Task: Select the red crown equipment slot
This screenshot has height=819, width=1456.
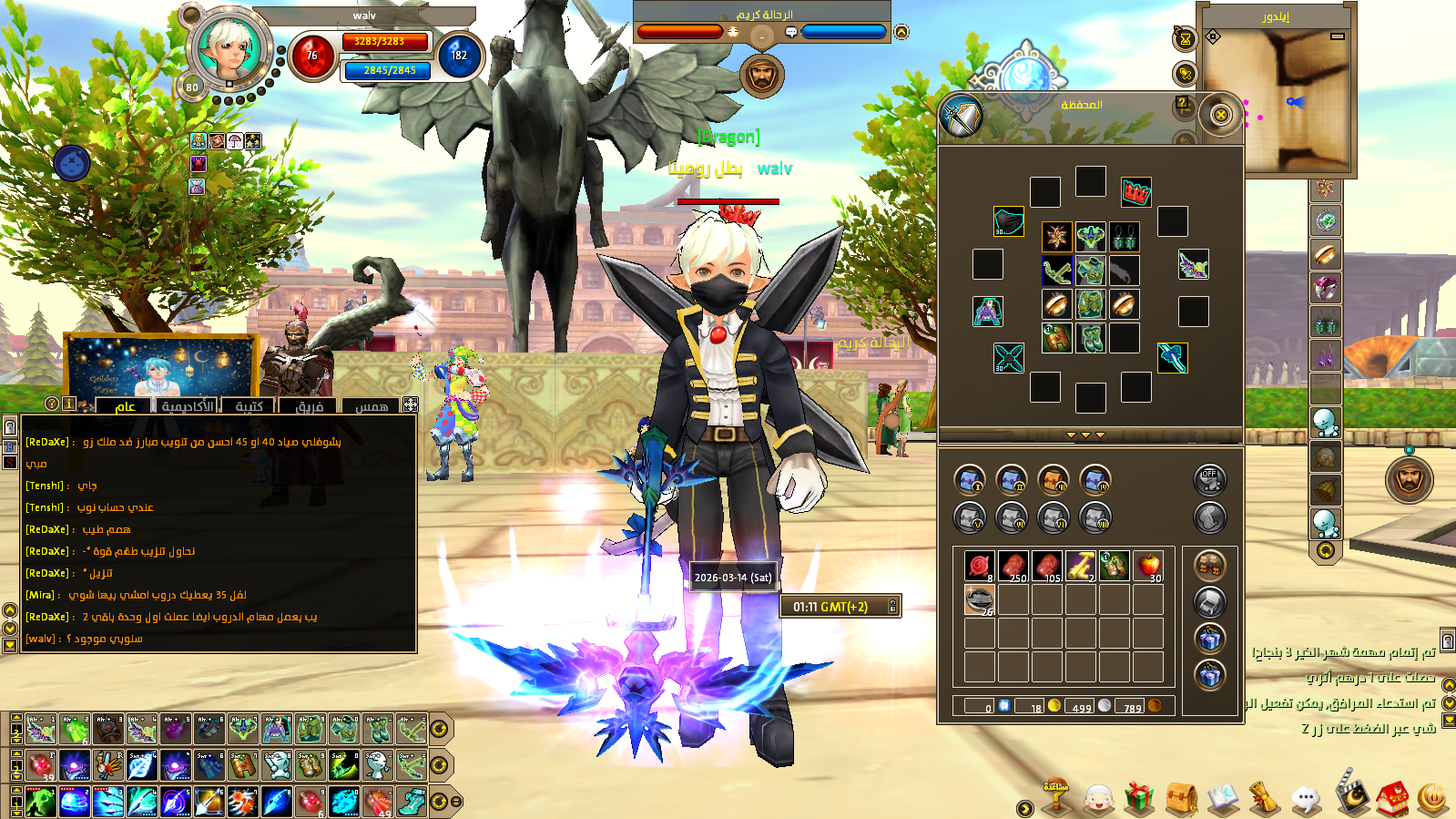Action: (1135, 192)
